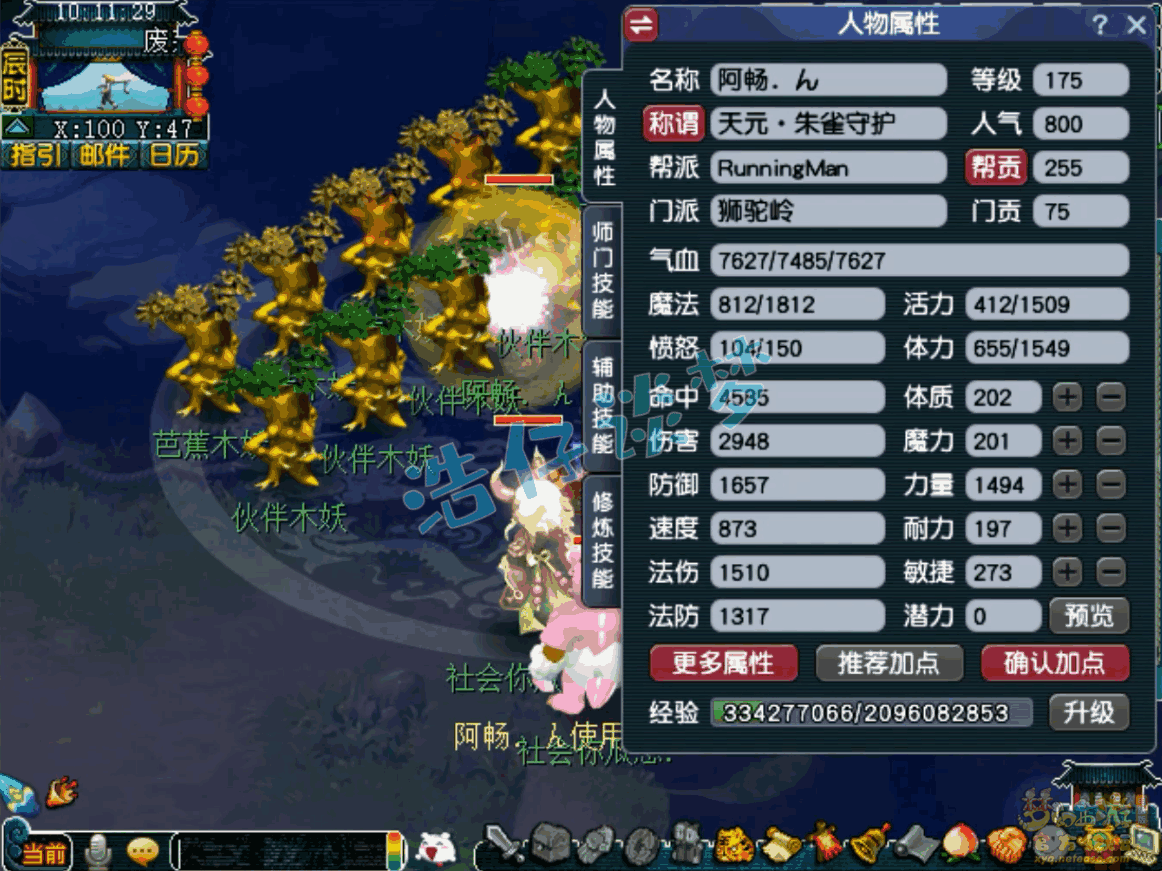
Task: Click the red 帮贡 button
Action: point(996,168)
